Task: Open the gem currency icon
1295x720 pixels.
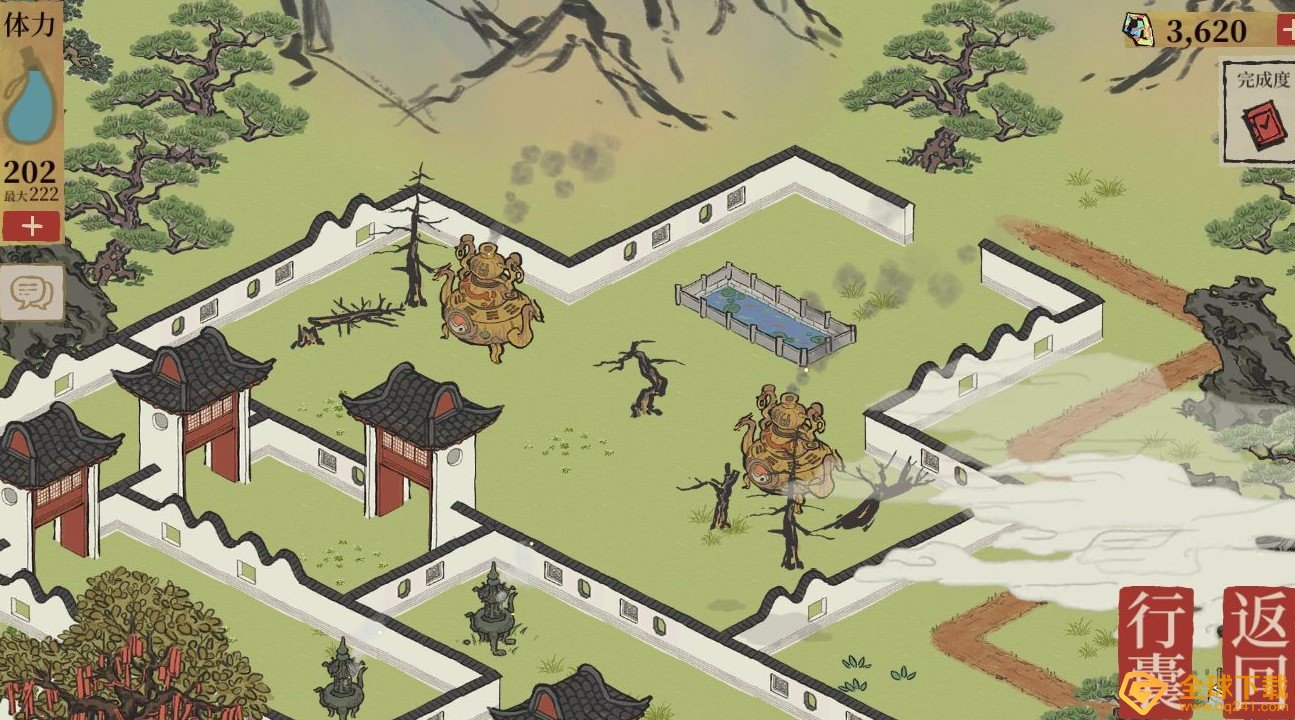Action: click(x=1138, y=29)
